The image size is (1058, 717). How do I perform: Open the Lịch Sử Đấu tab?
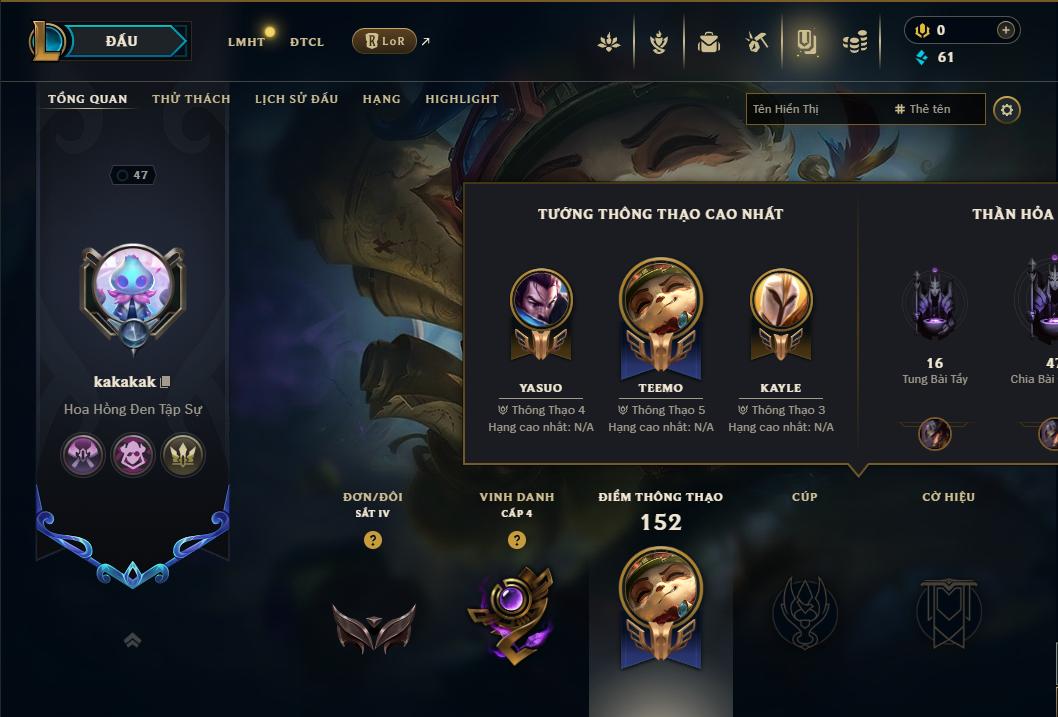[x=296, y=99]
